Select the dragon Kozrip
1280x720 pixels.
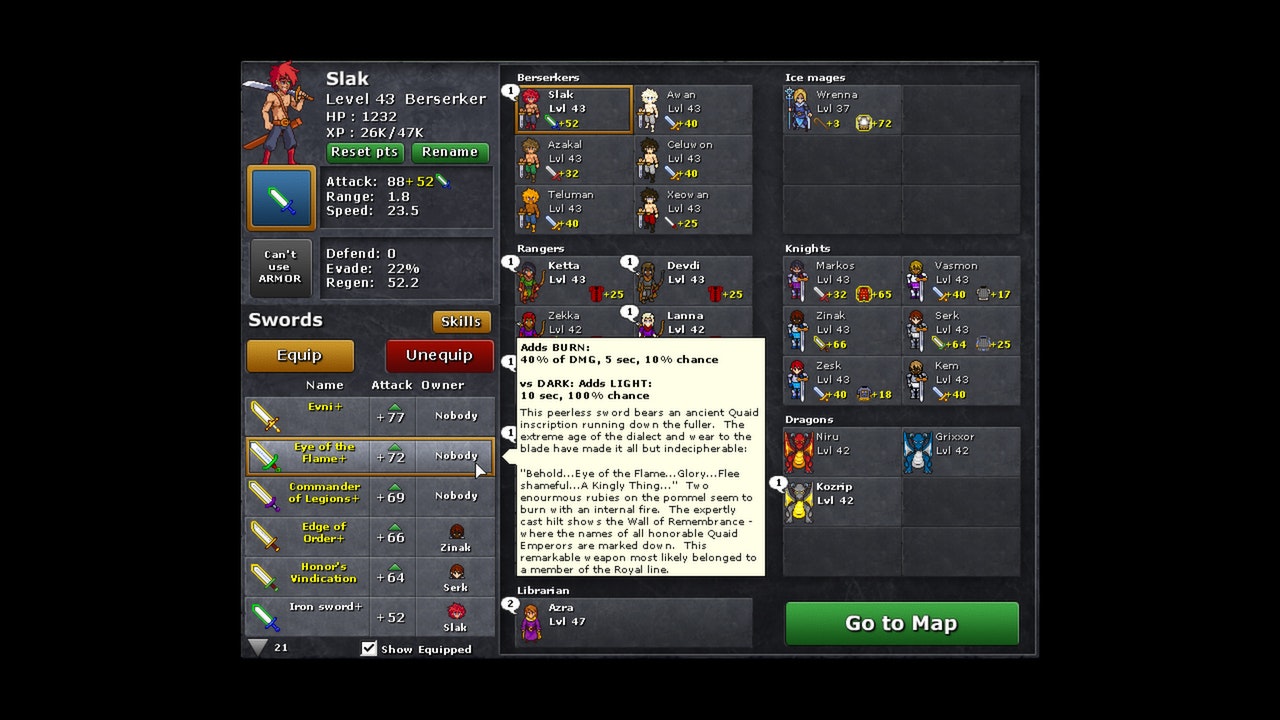(x=842, y=501)
